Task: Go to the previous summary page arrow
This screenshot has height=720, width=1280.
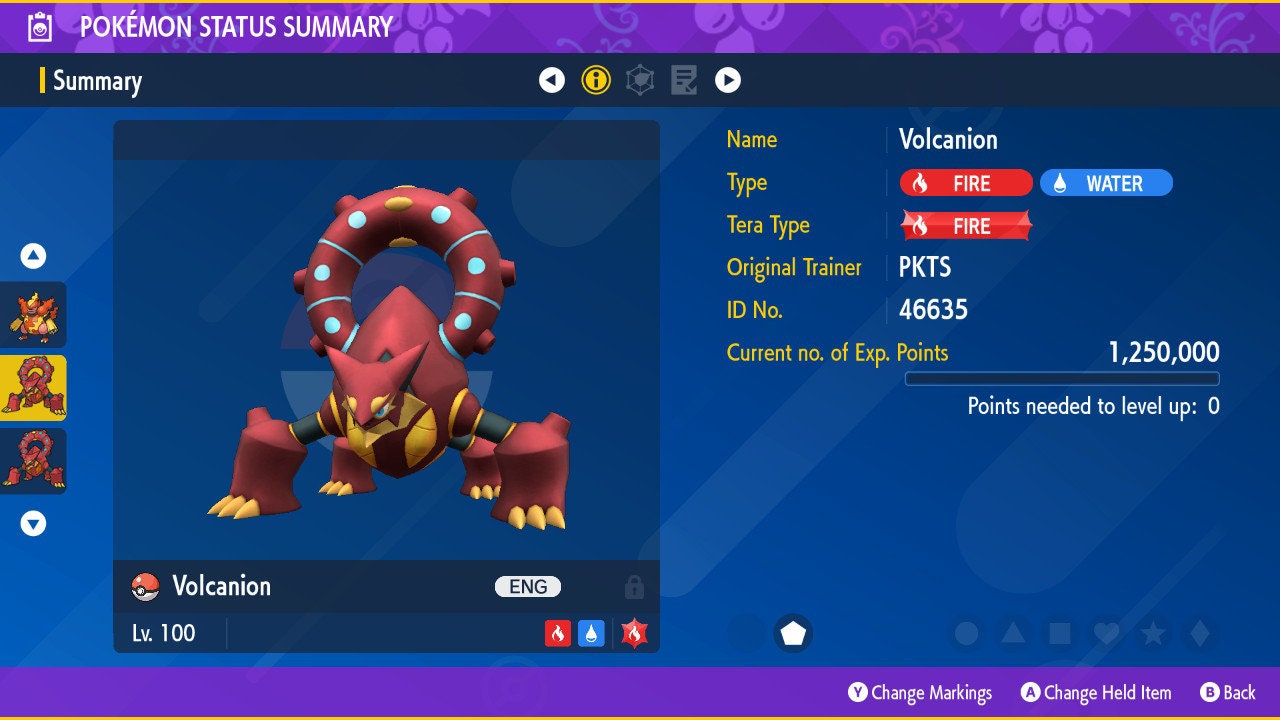Action: 552,81
